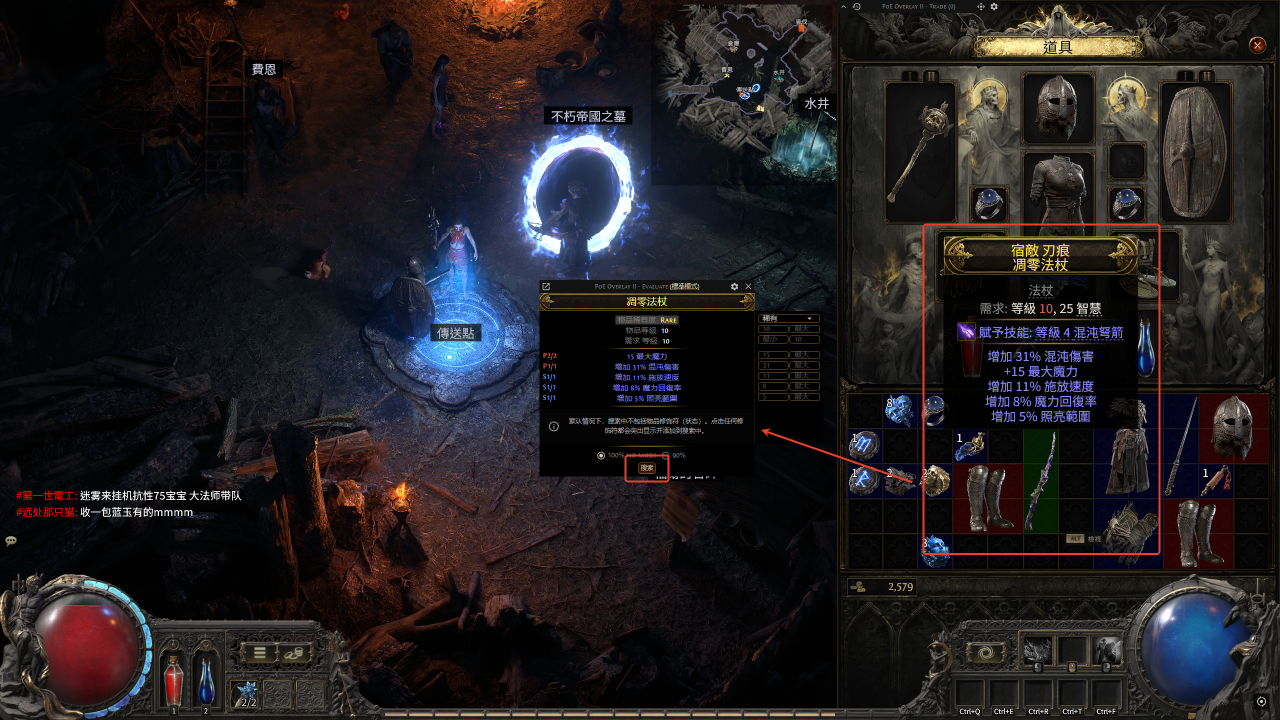
Task: Open the Trade overlay gear settings
Action: [x=994, y=7]
